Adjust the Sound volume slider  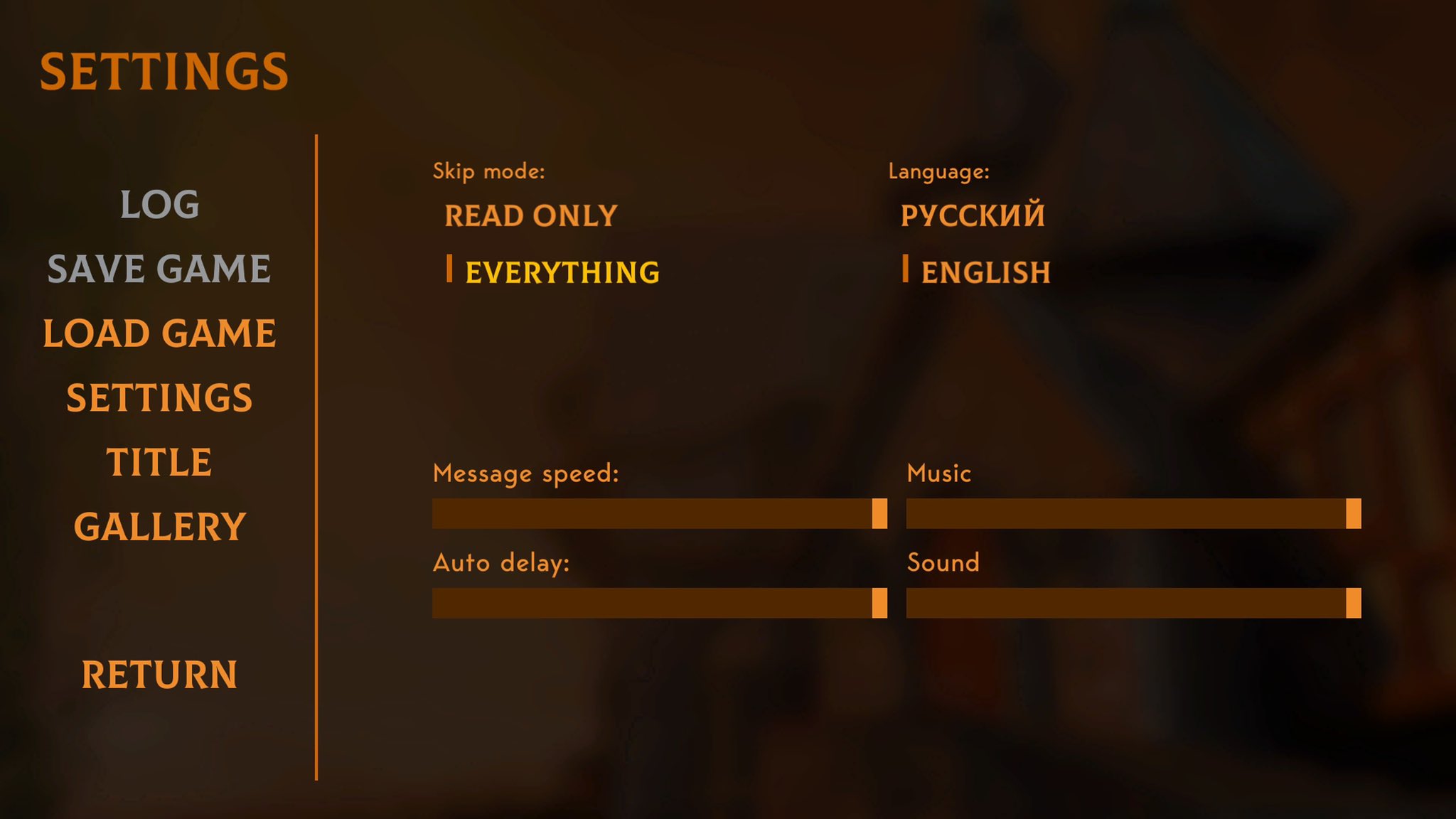1133,603
